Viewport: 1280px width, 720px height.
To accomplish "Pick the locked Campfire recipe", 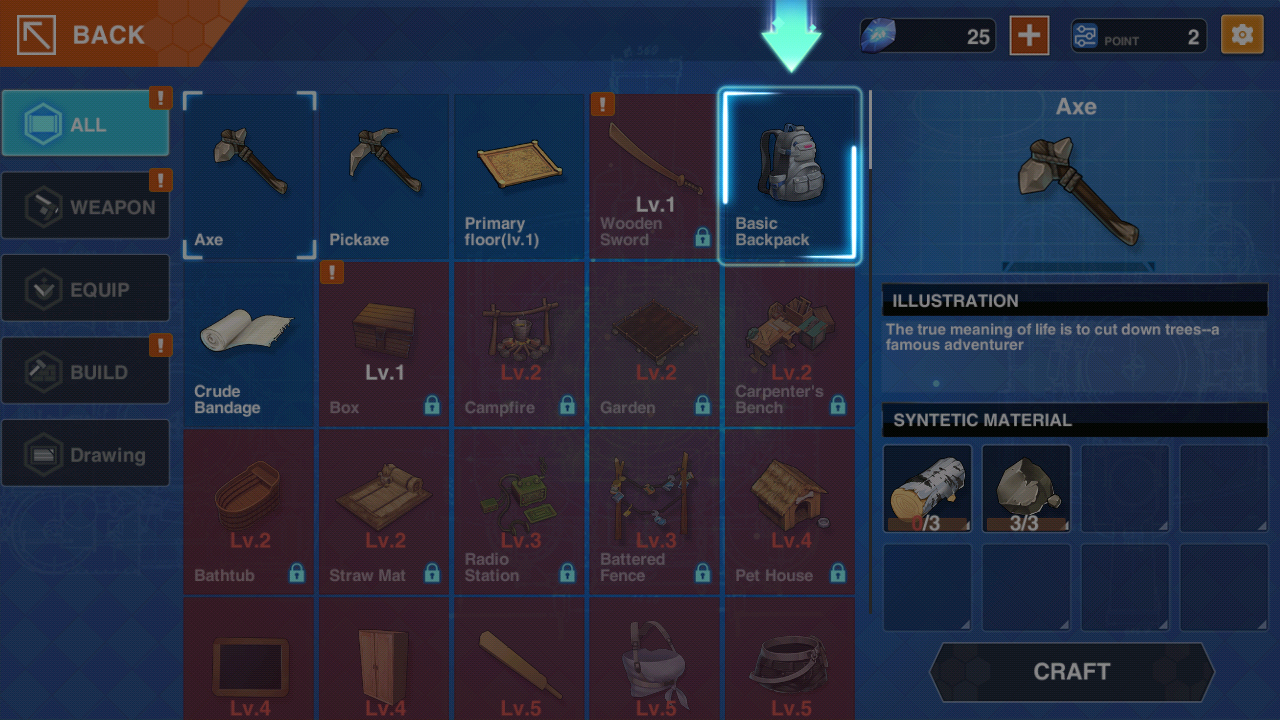I will pos(520,344).
